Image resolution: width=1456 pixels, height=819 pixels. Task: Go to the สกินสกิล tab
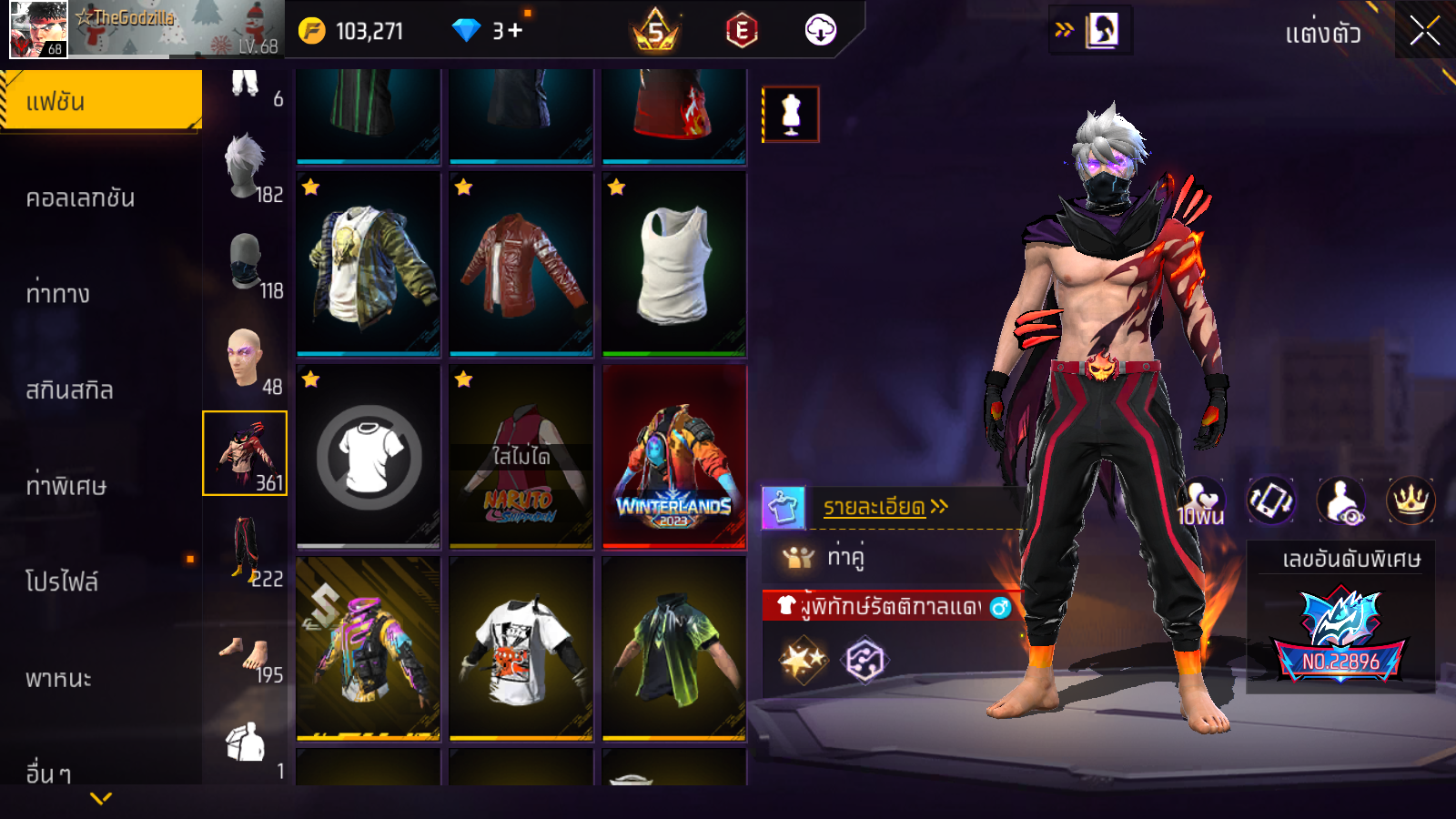click(x=70, y=389)
